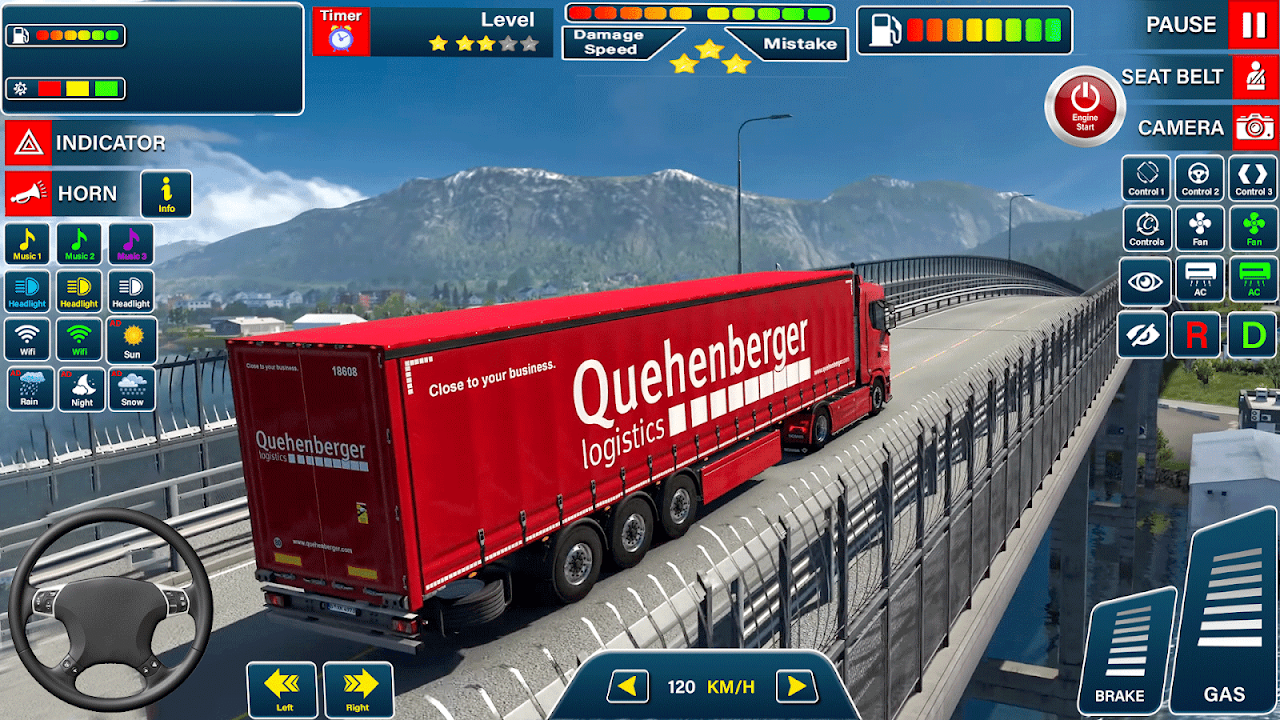Pause the game
1280x720 pixels.
pos(1253,25)
